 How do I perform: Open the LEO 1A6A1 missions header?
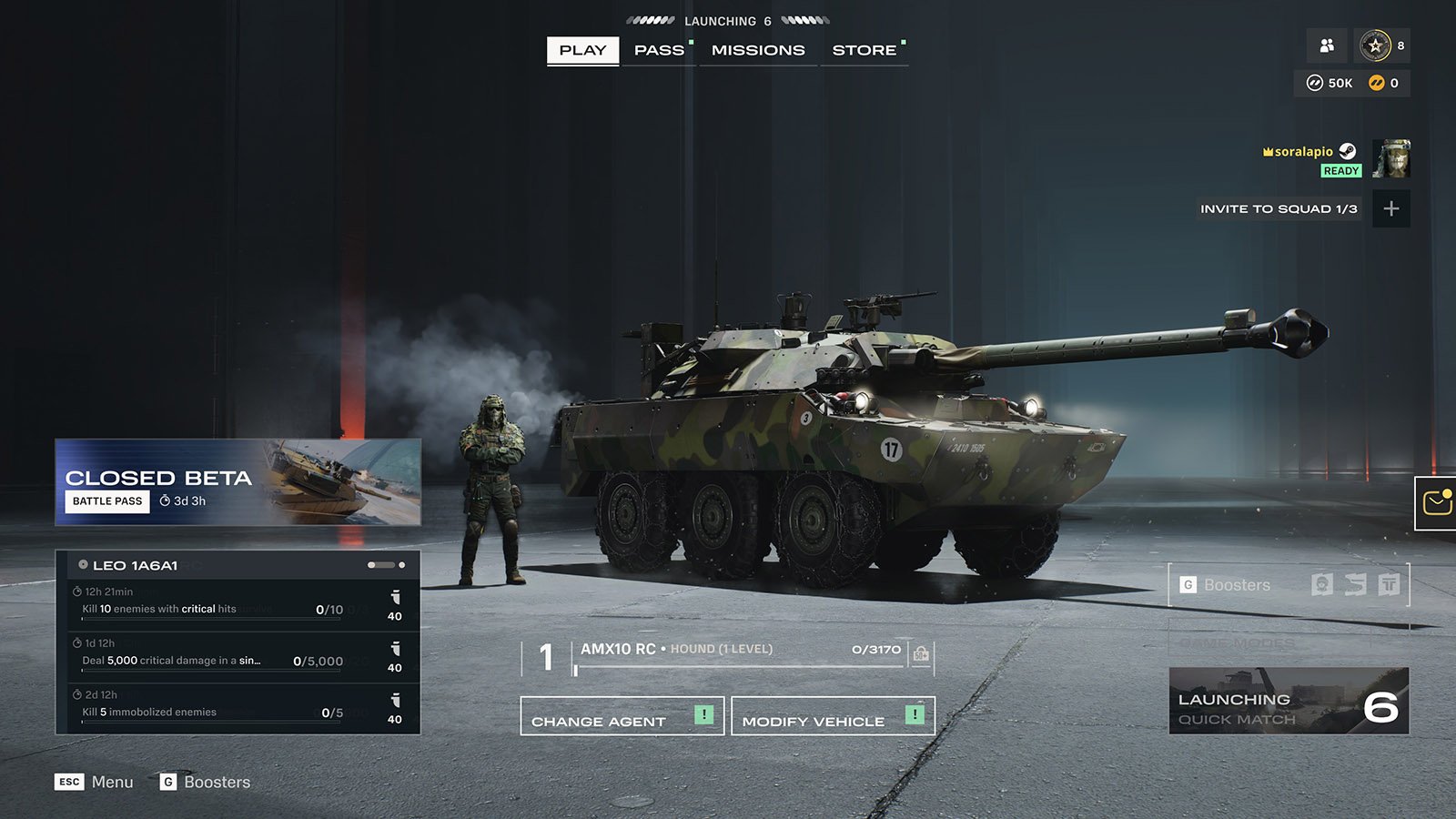238,565
